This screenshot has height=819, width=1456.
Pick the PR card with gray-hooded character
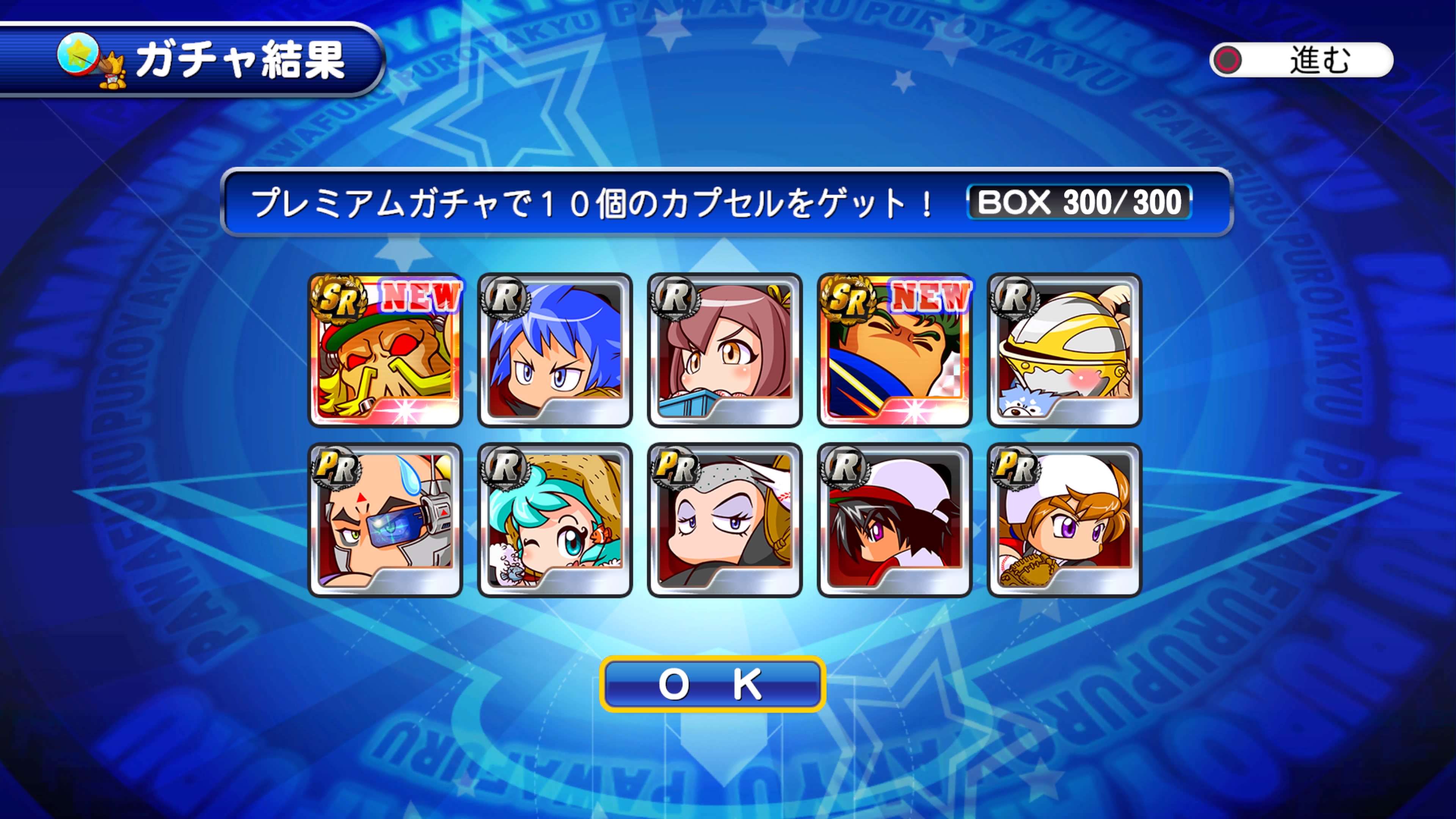(x=725, y=520)
